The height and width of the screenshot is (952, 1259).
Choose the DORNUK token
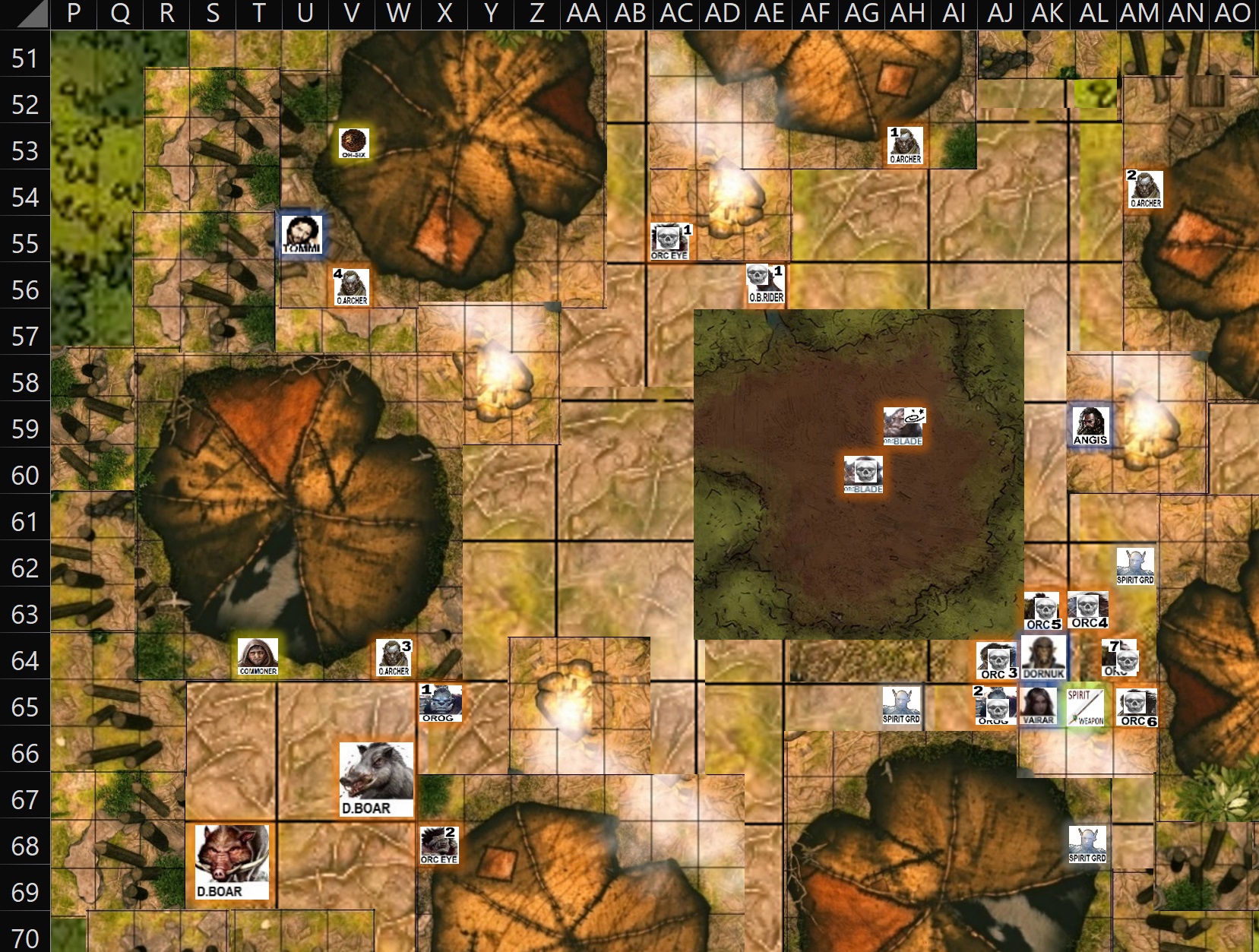1043,657
